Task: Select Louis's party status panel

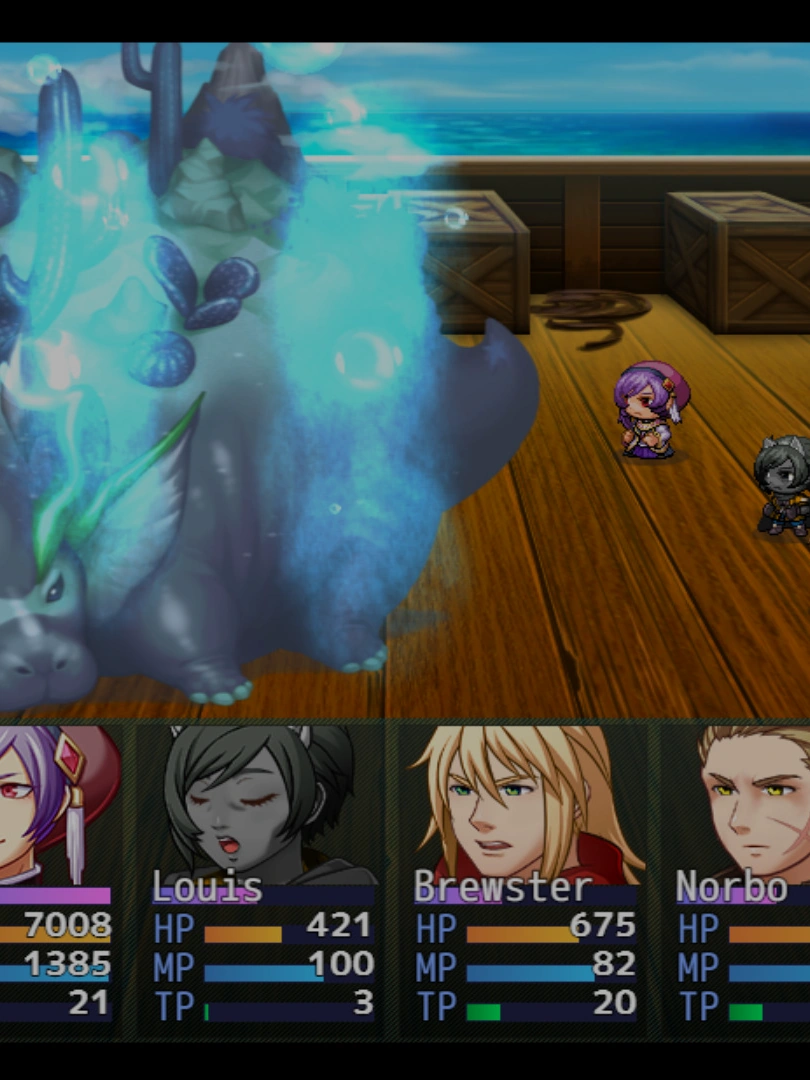Action: click(262, 880)
